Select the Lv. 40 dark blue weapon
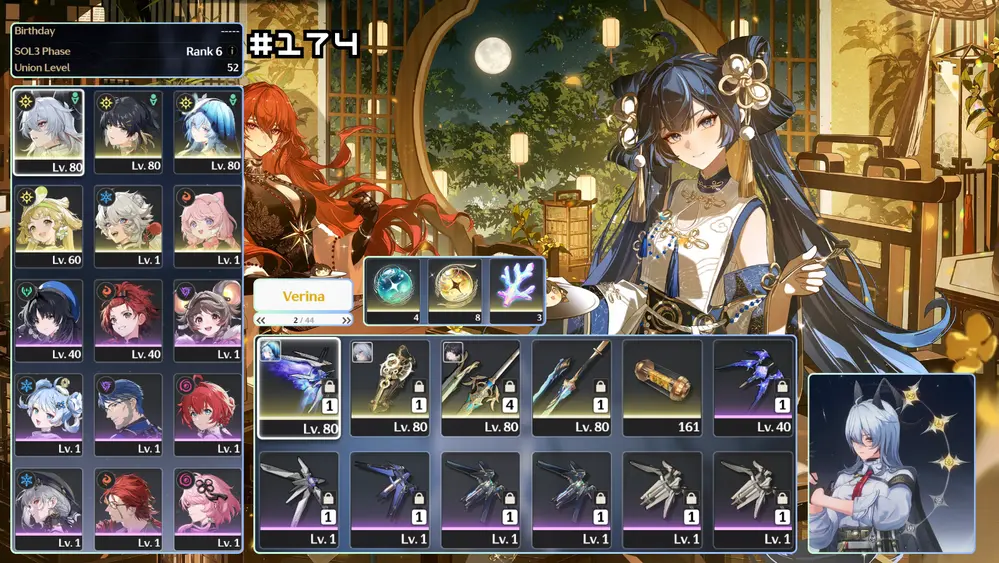999x563 pixels. 754,387
